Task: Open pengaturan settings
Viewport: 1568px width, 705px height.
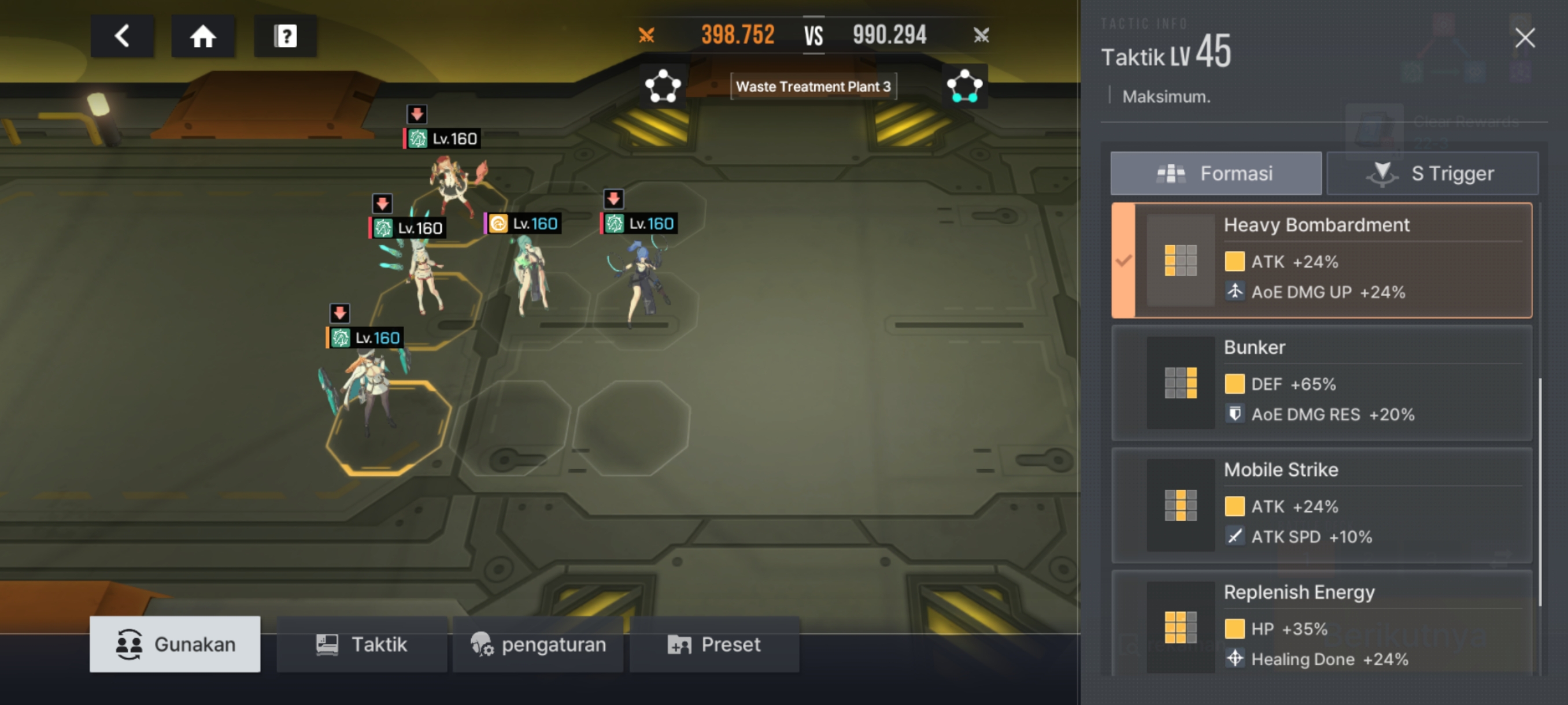Action: pos(538,644)
